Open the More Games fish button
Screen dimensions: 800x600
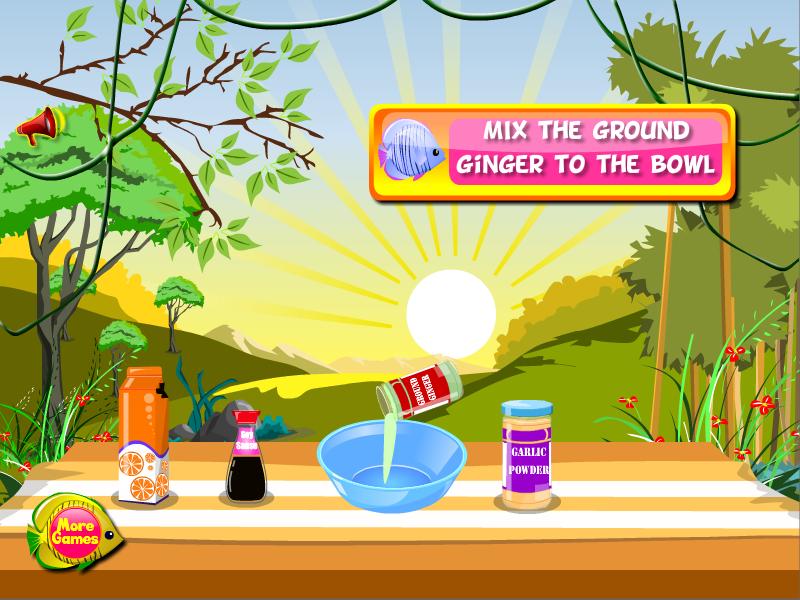[76, 533]
